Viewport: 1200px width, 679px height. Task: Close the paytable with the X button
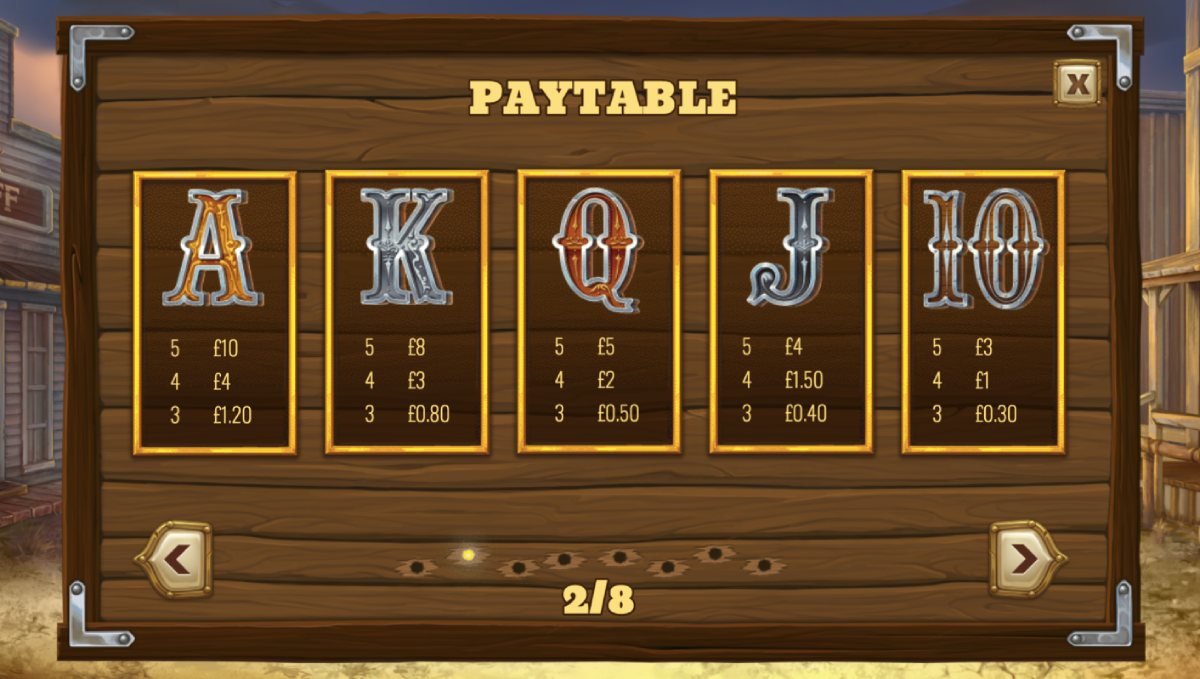(1077, 84)
